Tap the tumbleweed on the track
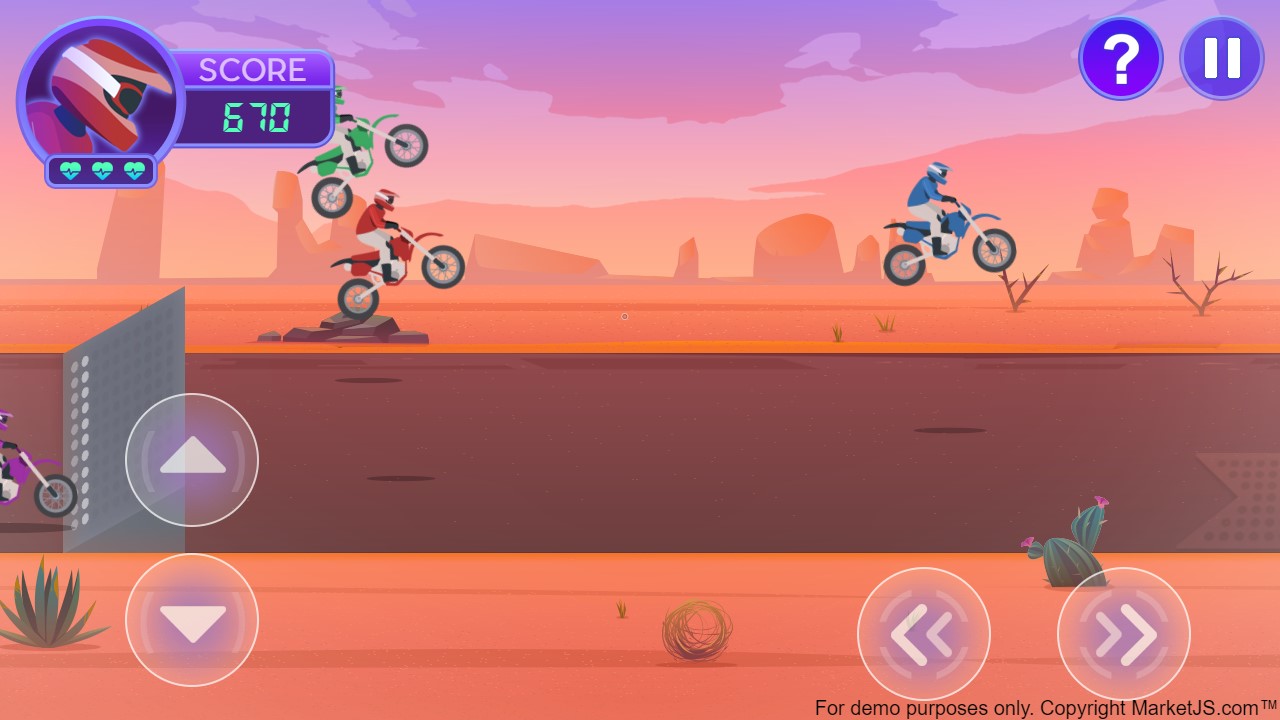Image resolution: width=1280 pixels, height=720 pixels. pyautogui.click(x=700, y=630)
